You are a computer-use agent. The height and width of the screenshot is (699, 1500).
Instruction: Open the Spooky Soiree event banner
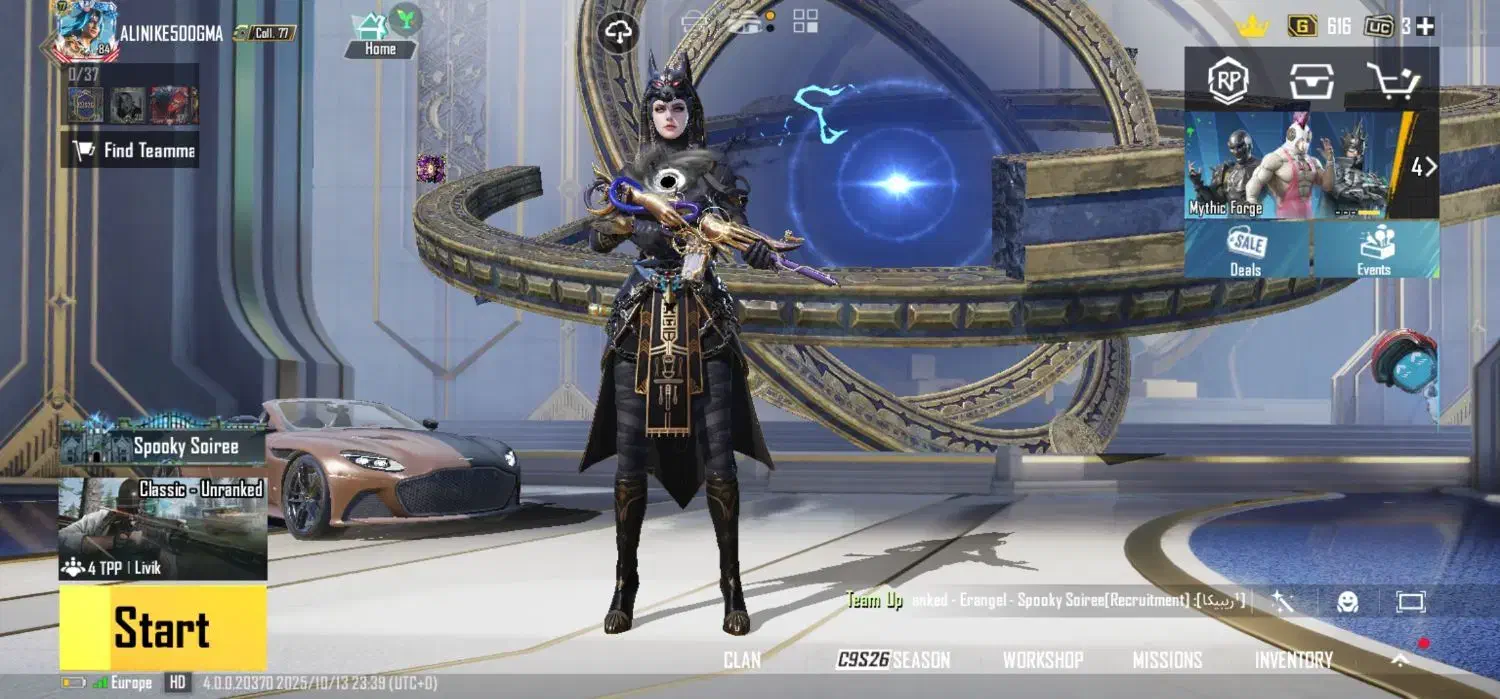163,444
